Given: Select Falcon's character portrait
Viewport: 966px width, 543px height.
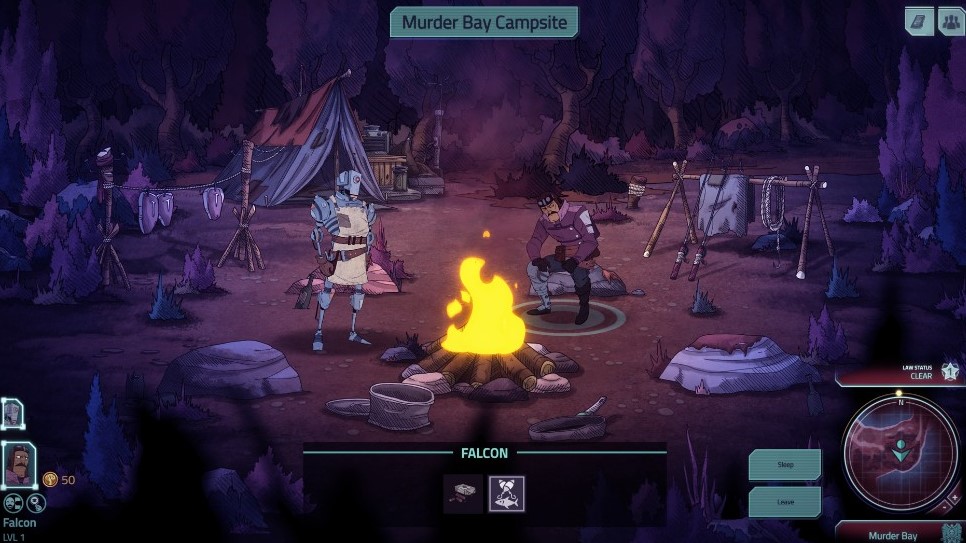Looking at the screenshot, I should 19,466.
